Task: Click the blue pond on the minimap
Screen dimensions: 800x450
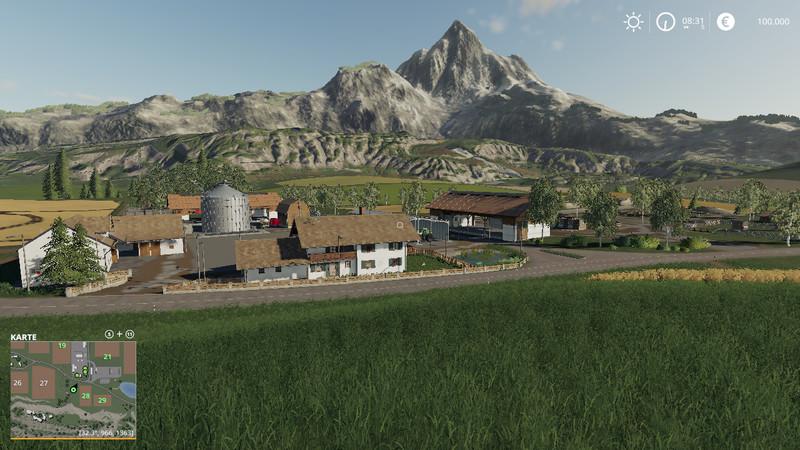Action: (x=126, y=389)
